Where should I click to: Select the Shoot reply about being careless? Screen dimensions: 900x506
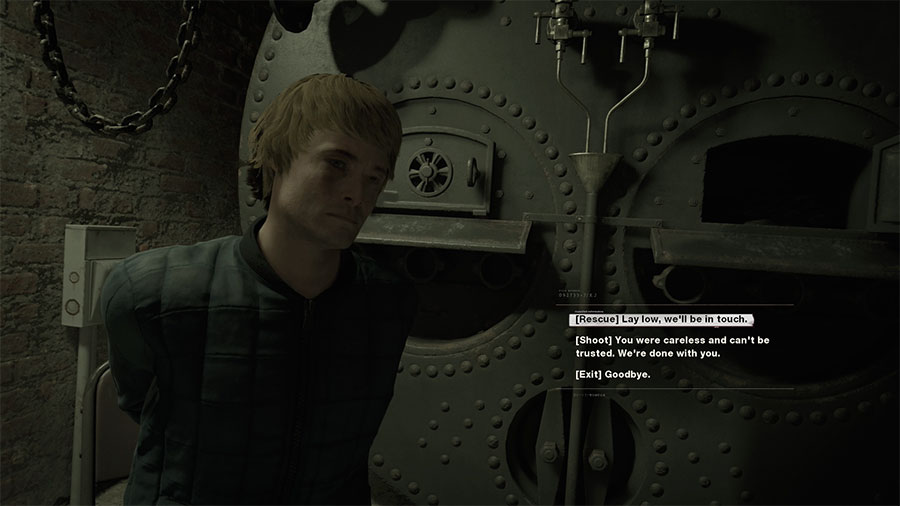(x=671, y=346)
